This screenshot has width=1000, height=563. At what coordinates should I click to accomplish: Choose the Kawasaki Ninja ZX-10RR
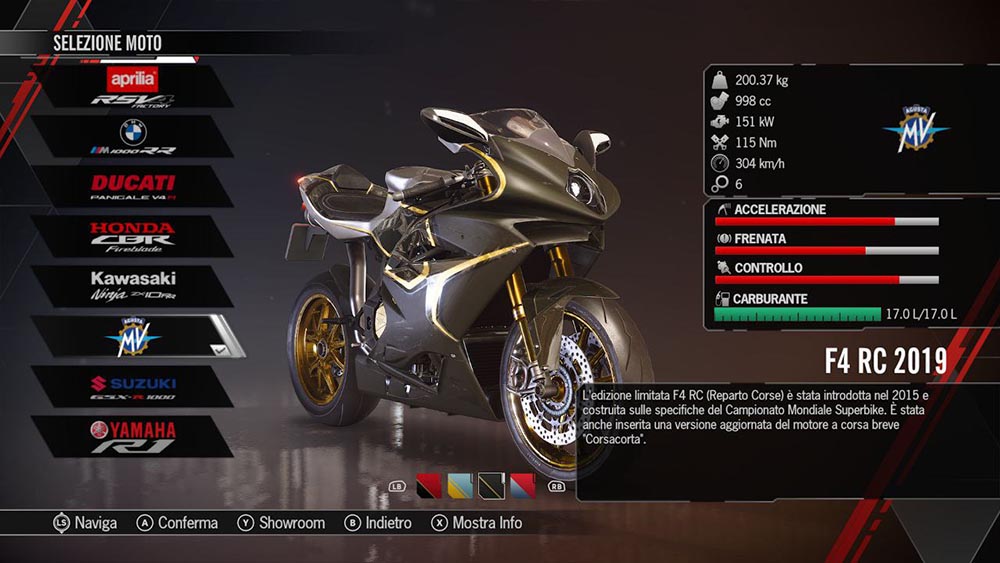point(132,286)
